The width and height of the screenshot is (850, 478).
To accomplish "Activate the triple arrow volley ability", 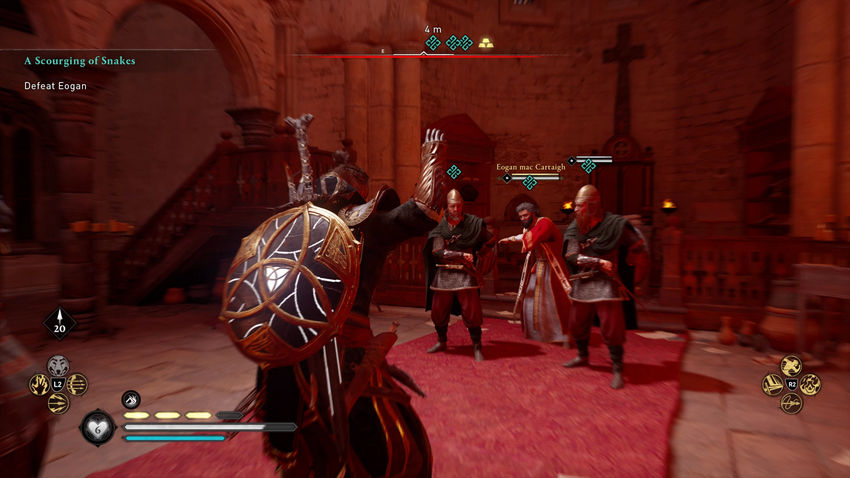I will pos(76,384).
